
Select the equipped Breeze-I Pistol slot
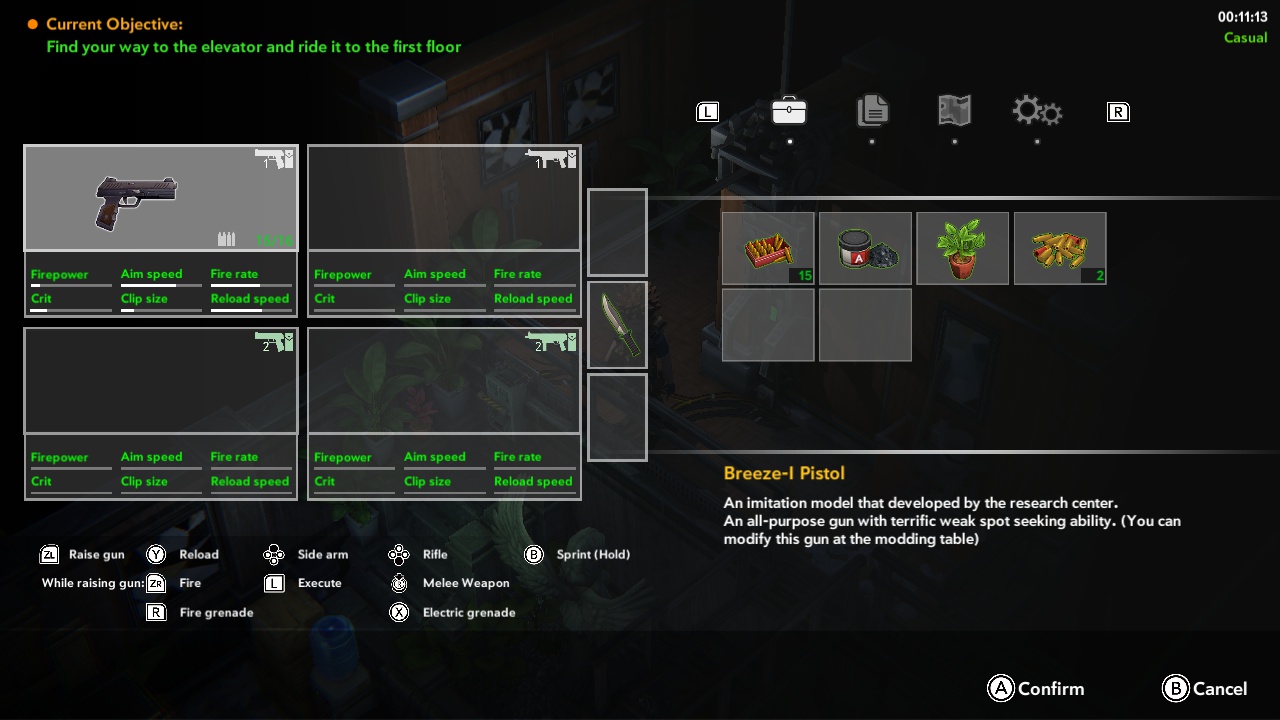pyautogui.click(x=160, y=197)
